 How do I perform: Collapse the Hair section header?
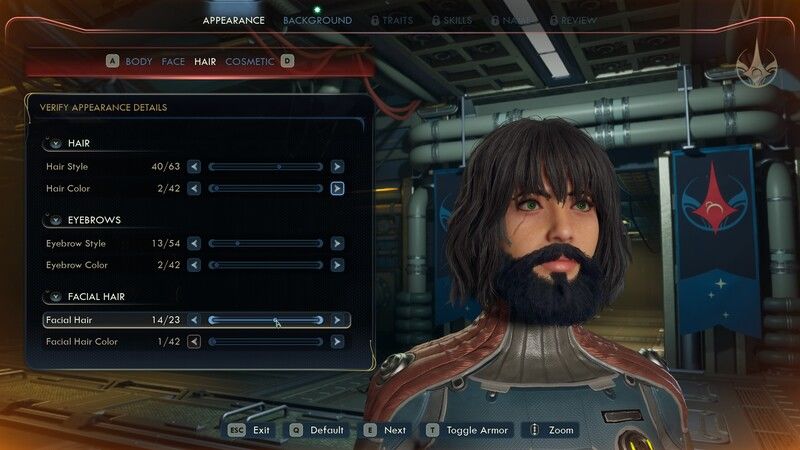coord(56,144)
